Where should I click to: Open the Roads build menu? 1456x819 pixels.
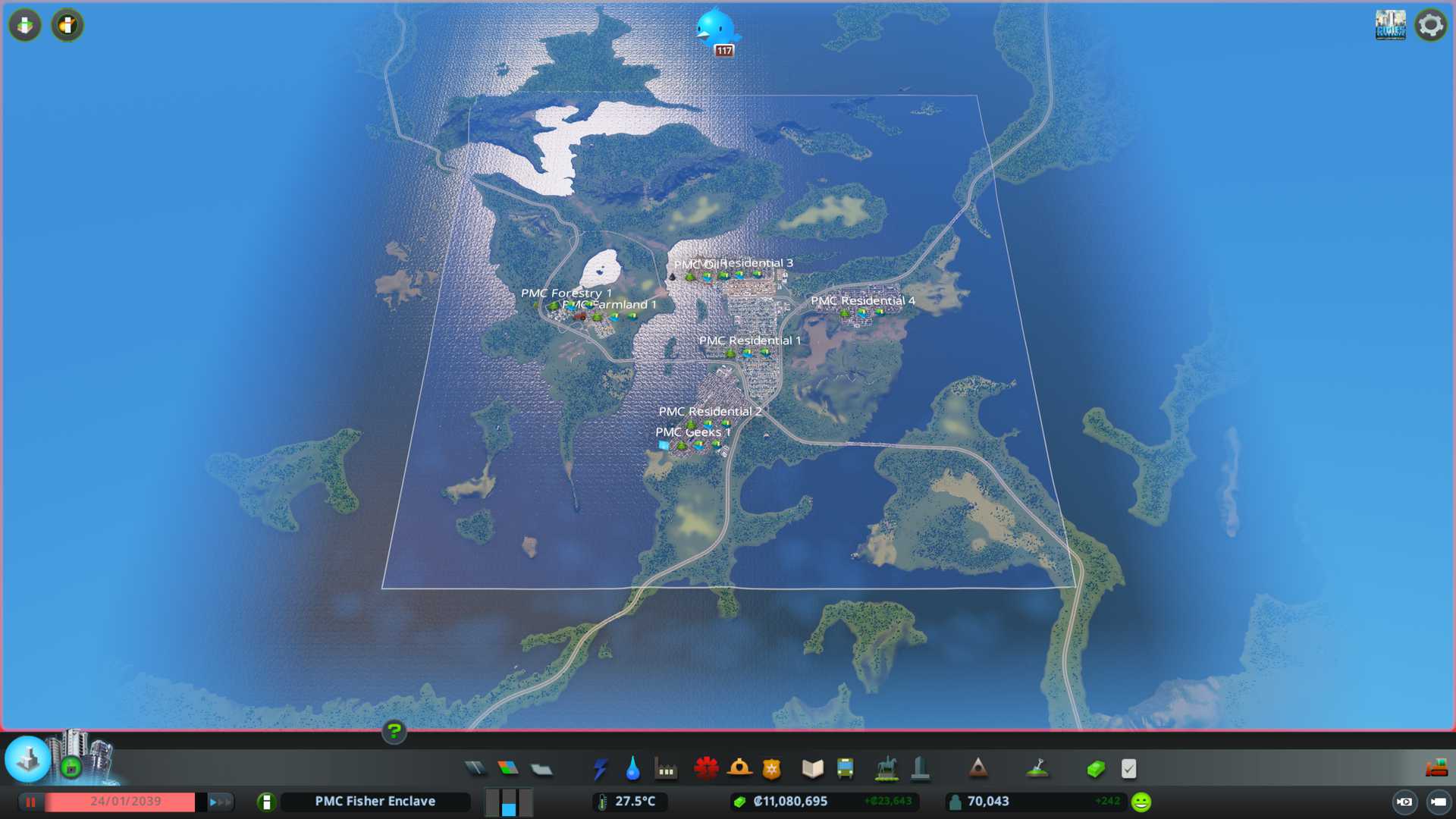475,769
